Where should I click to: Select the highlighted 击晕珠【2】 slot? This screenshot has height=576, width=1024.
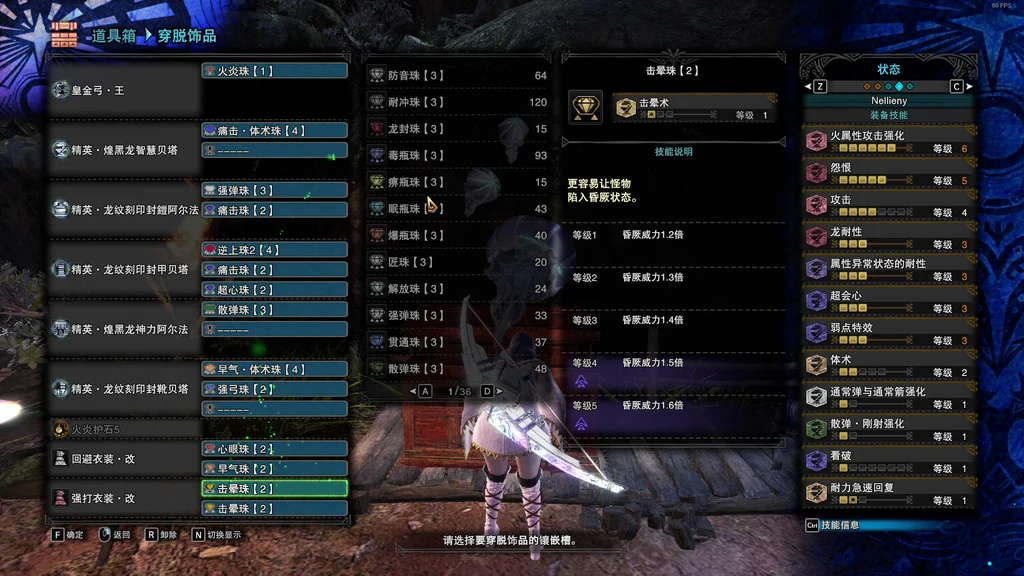click(x=274, y=489)
